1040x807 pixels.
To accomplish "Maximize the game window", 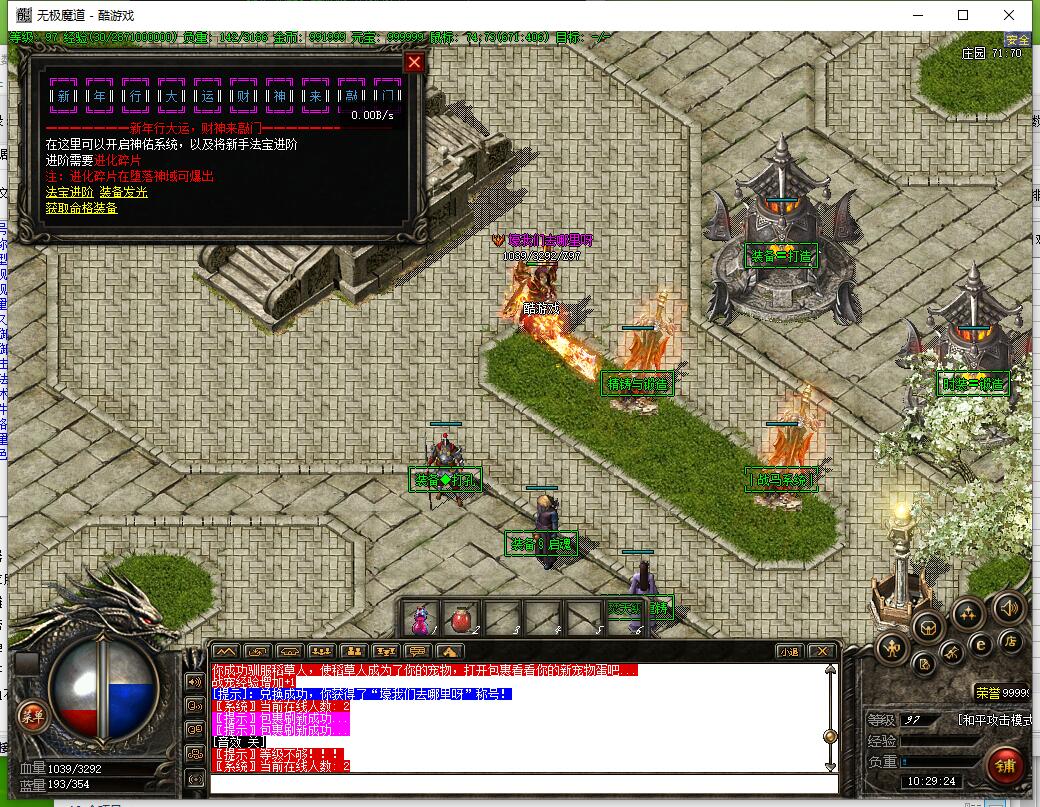I will (963, 15).
